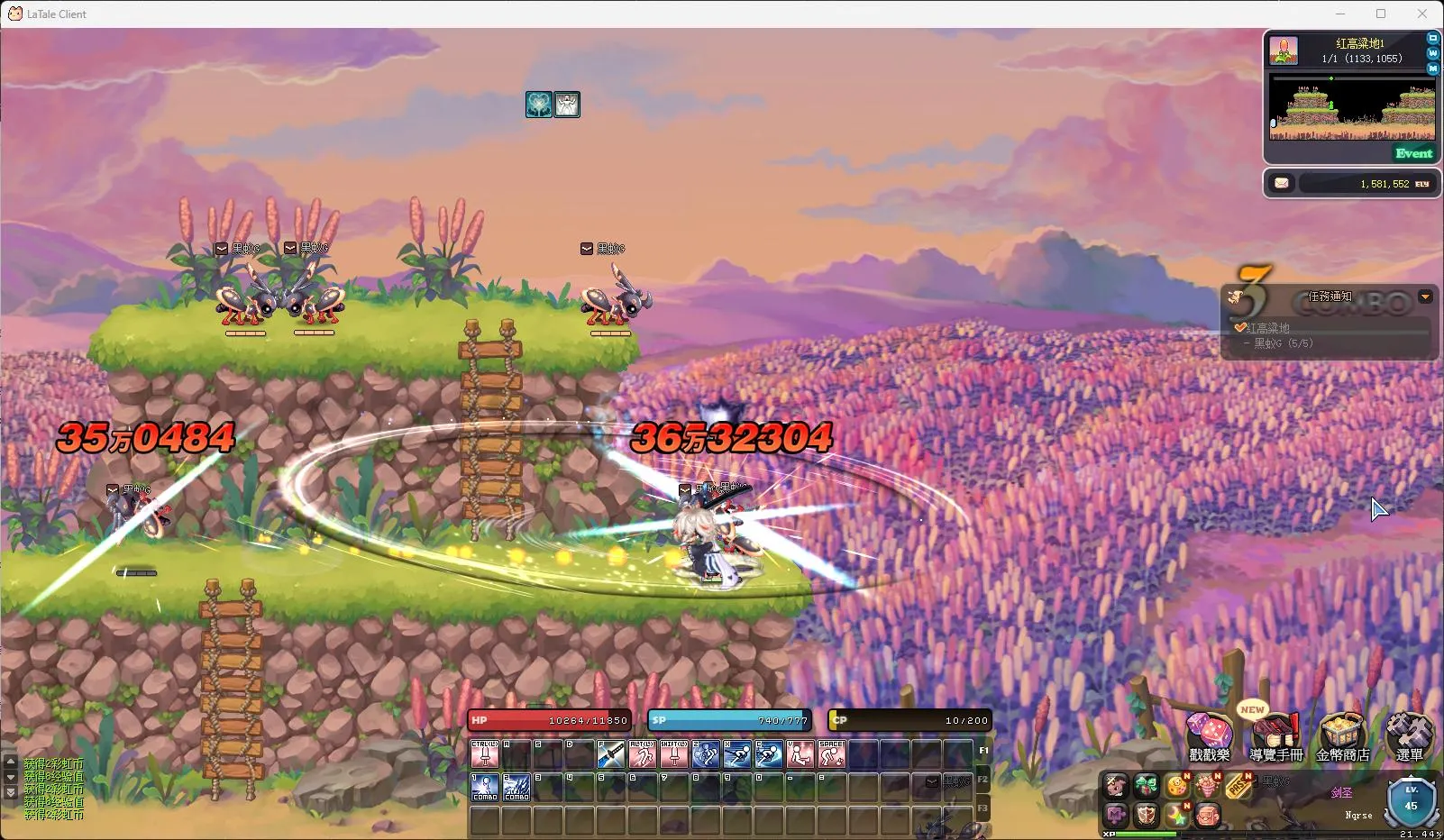Click the glowing lotus buff icon
The image size is (1444, 840).
click(539, 105)
